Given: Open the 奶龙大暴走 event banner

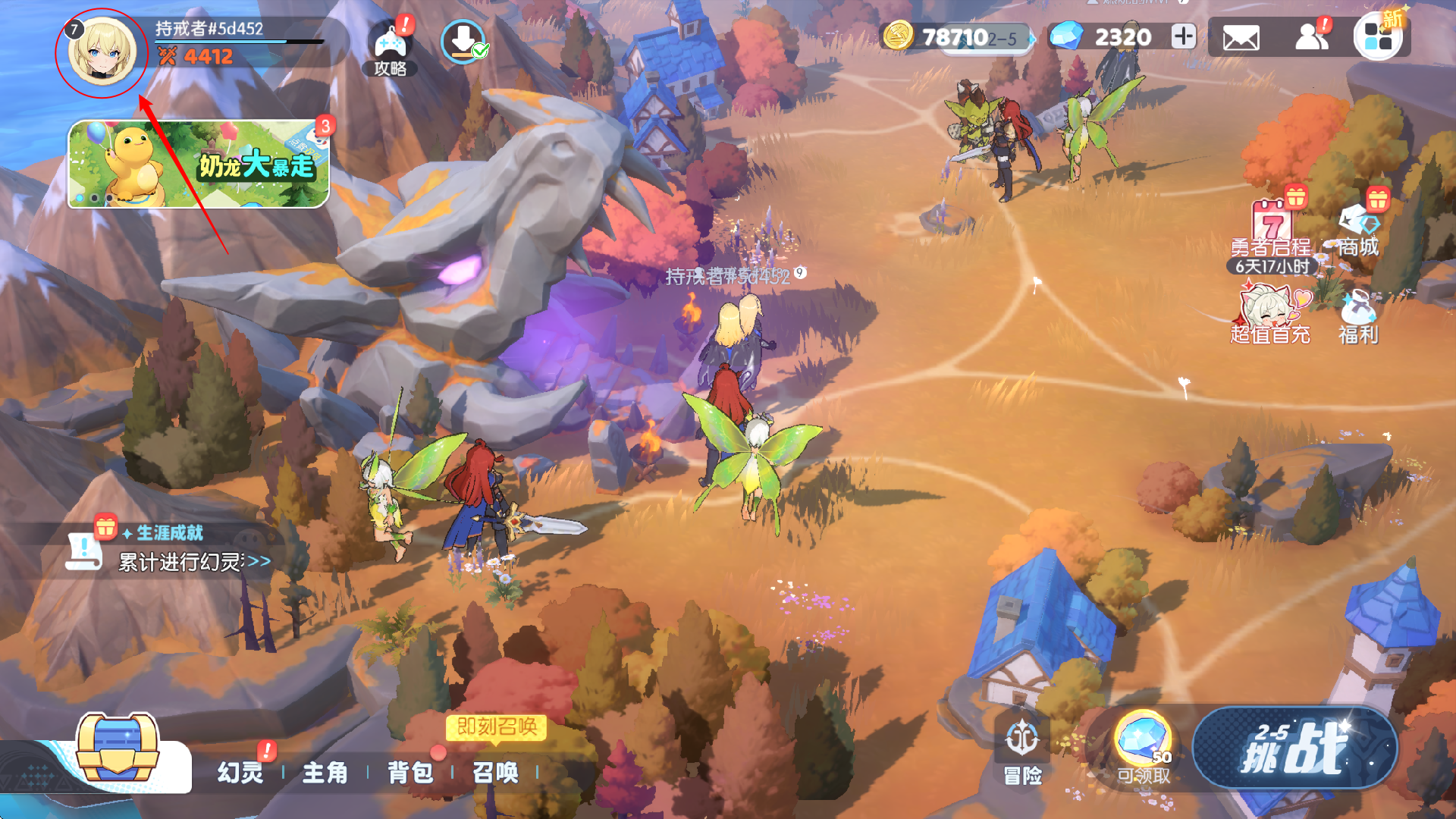Looking at the screenshot, I should coord(199,164).
